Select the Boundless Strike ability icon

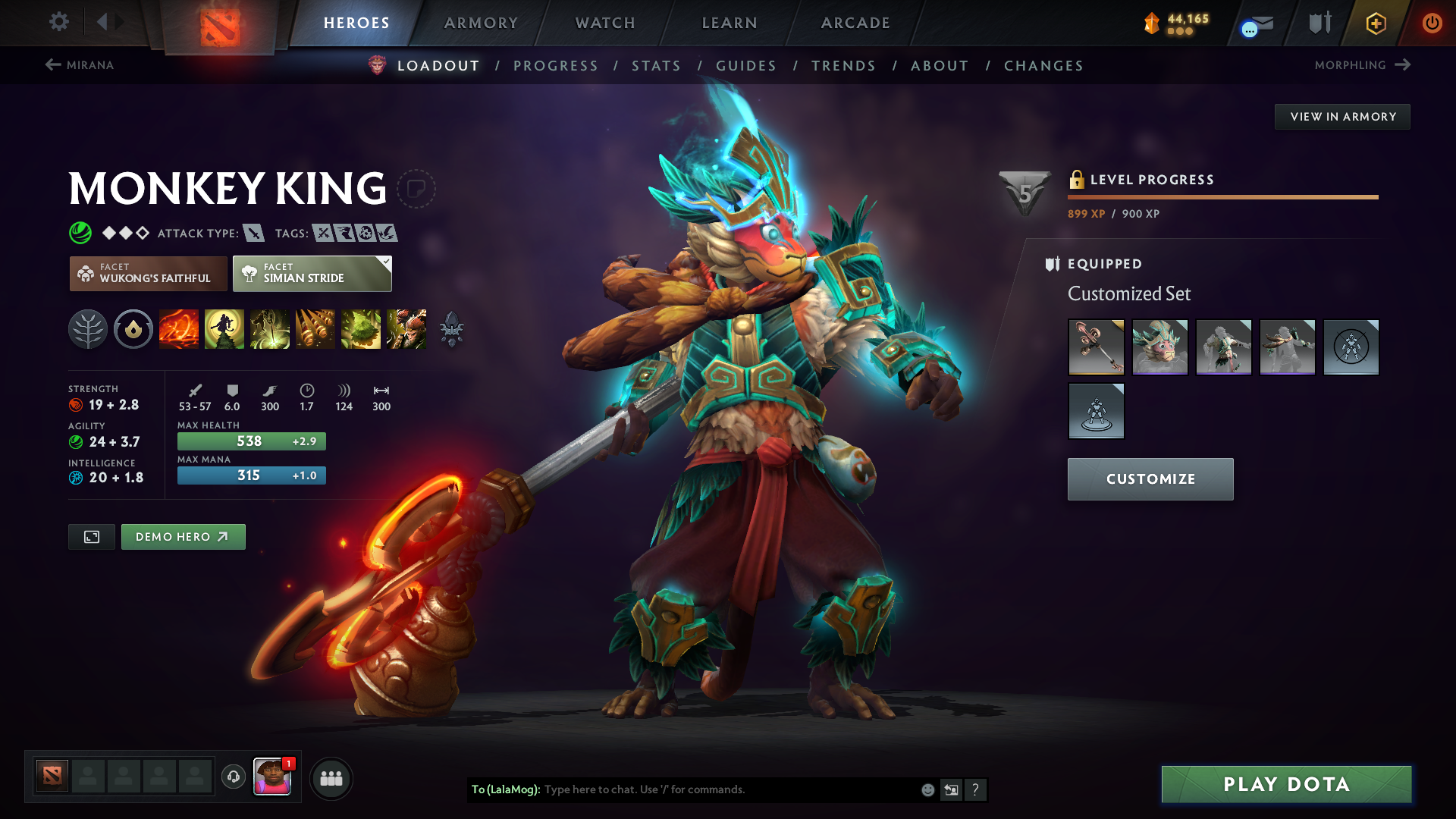click(179, 329)
